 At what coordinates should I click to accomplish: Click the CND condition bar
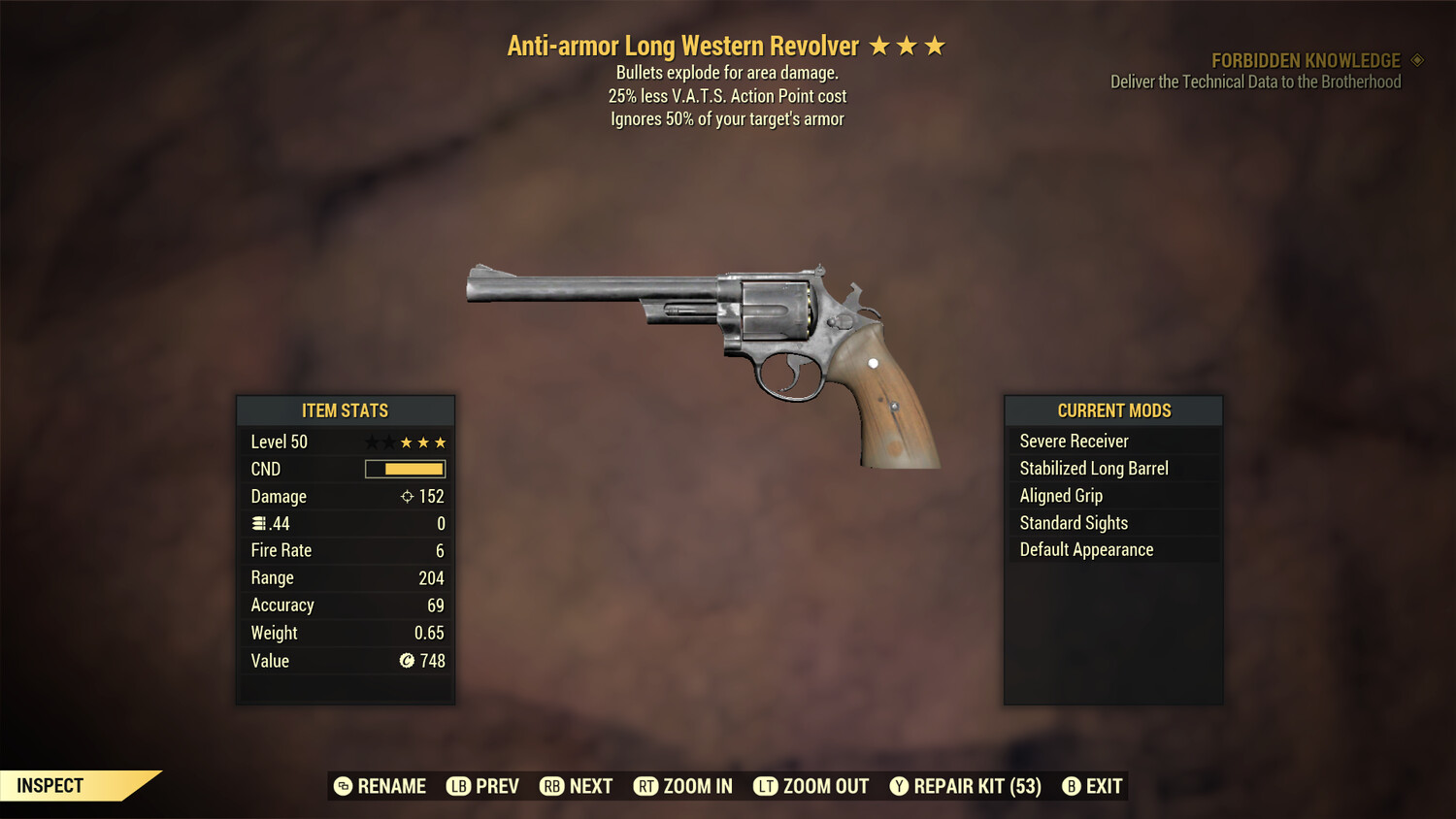tap(403, 469)
